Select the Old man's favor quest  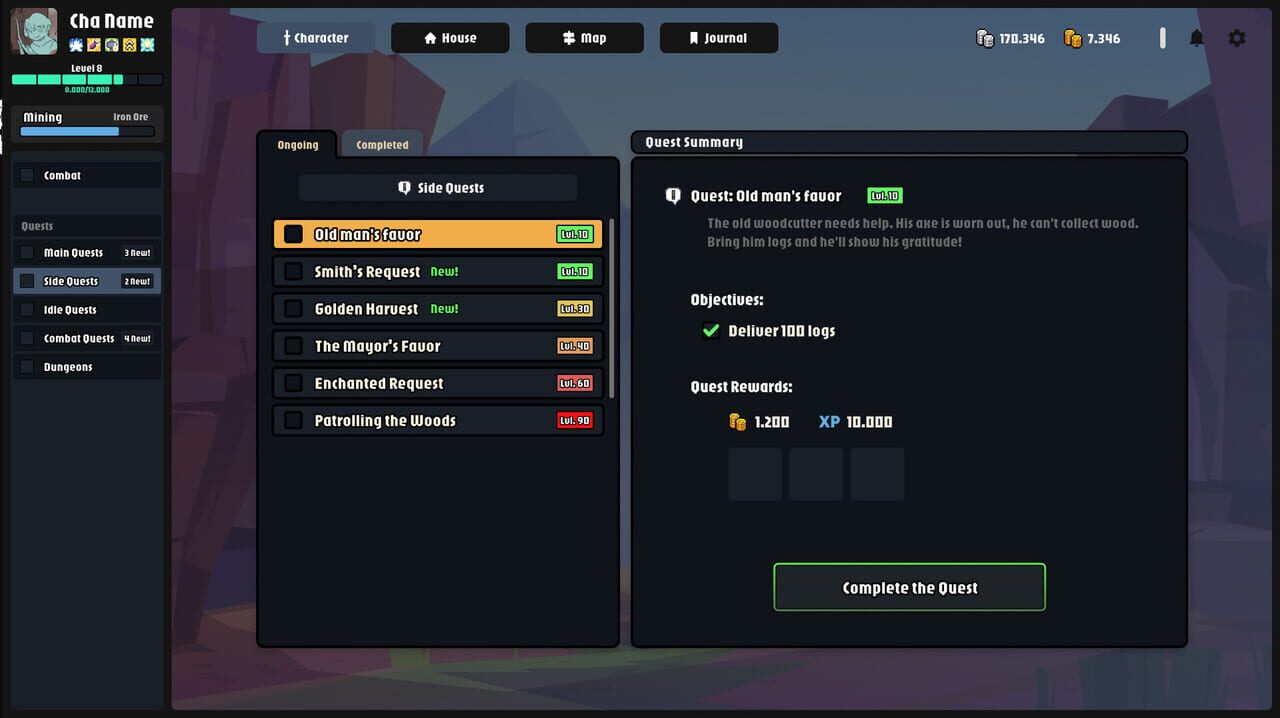click(x=437, y=234)
